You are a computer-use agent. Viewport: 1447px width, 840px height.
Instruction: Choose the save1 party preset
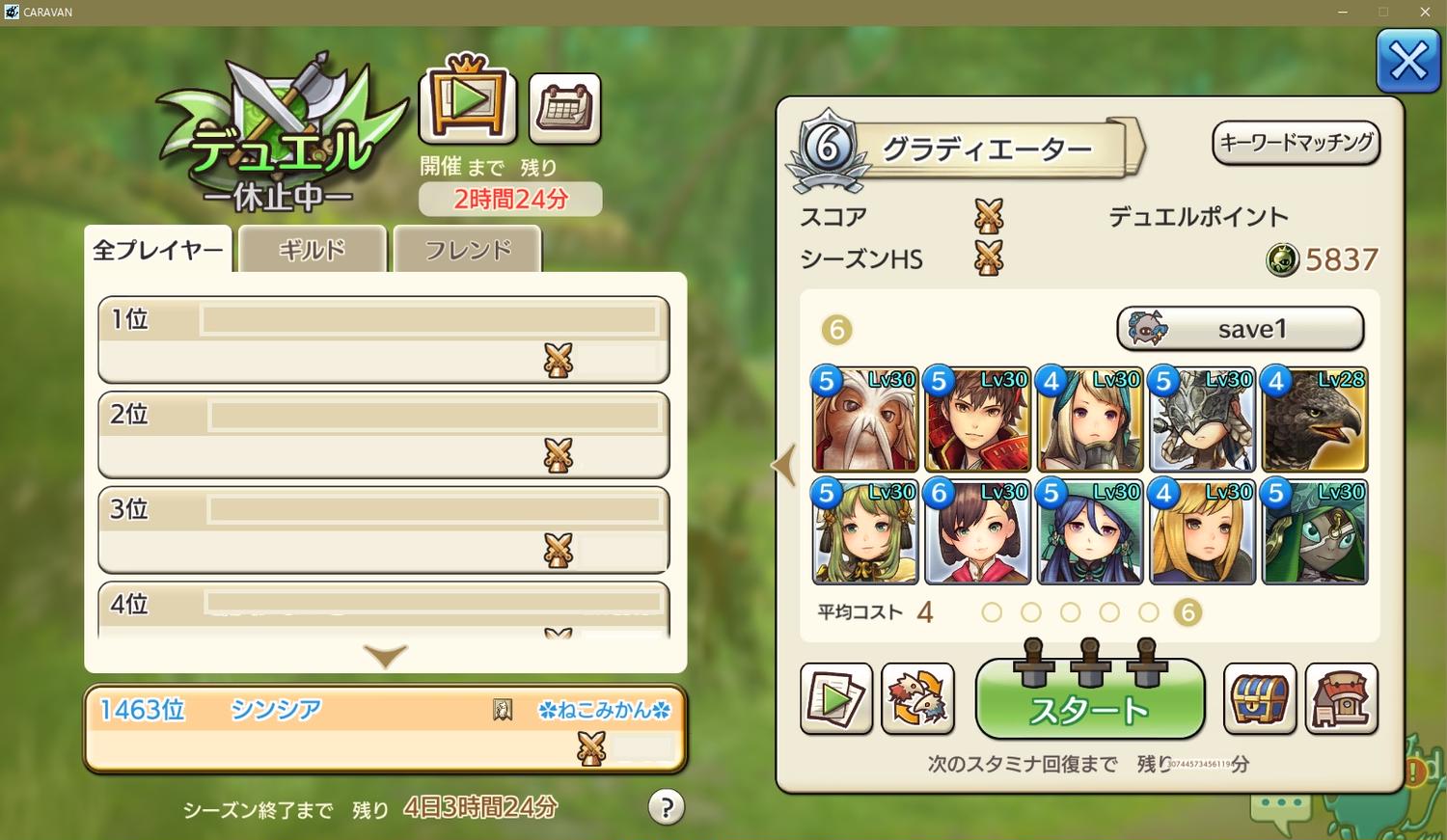1240,329
